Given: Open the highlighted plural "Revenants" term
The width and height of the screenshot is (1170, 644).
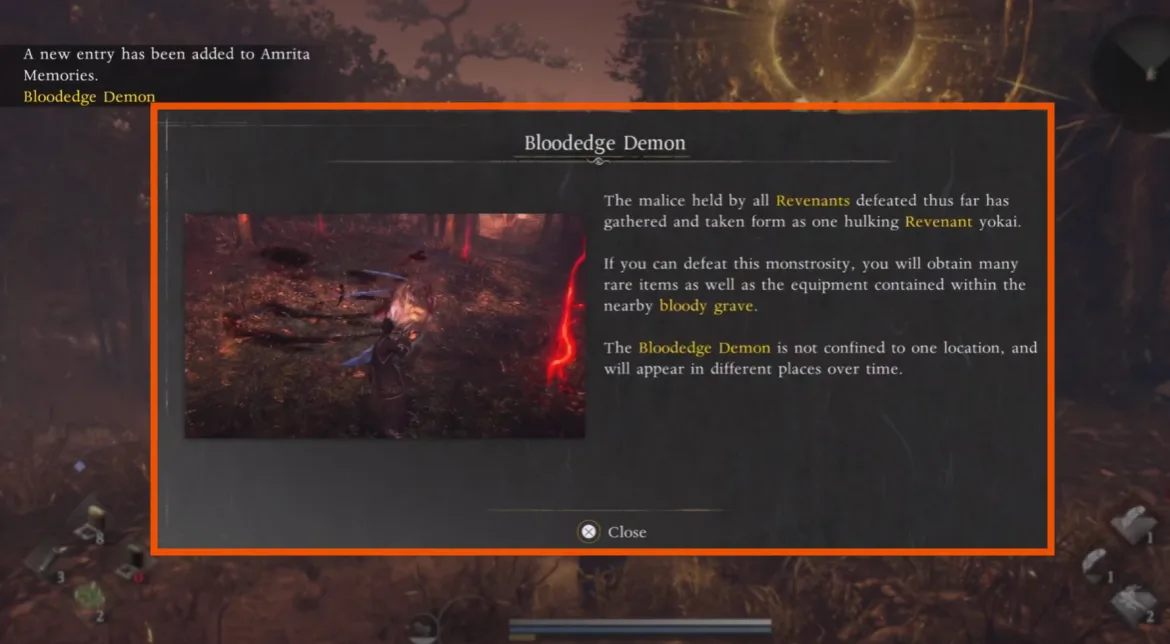Looking at the screenshot, I should (x=812, y=201).
